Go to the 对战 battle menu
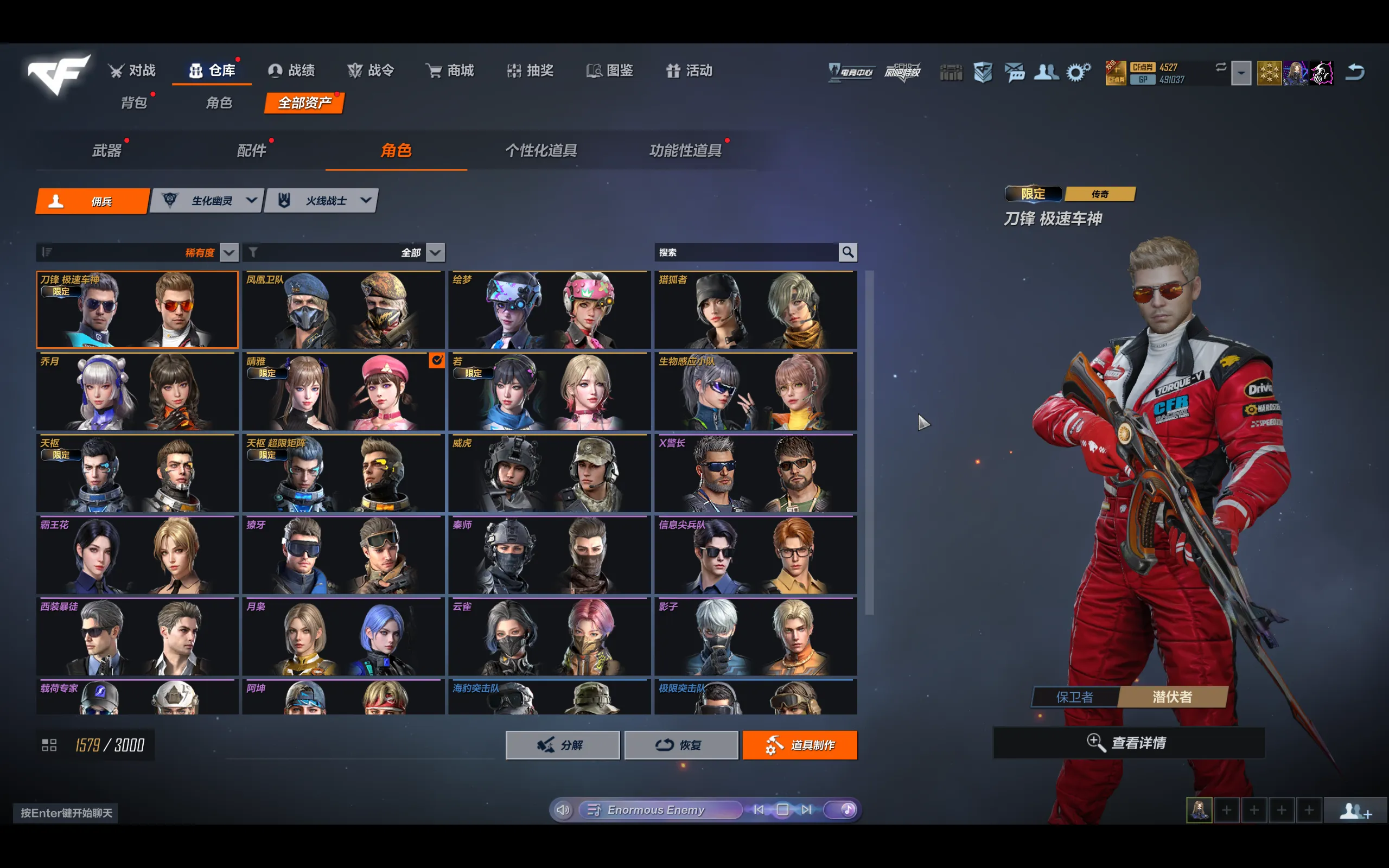Screen dimensions: 1389x868 (132, 71)
